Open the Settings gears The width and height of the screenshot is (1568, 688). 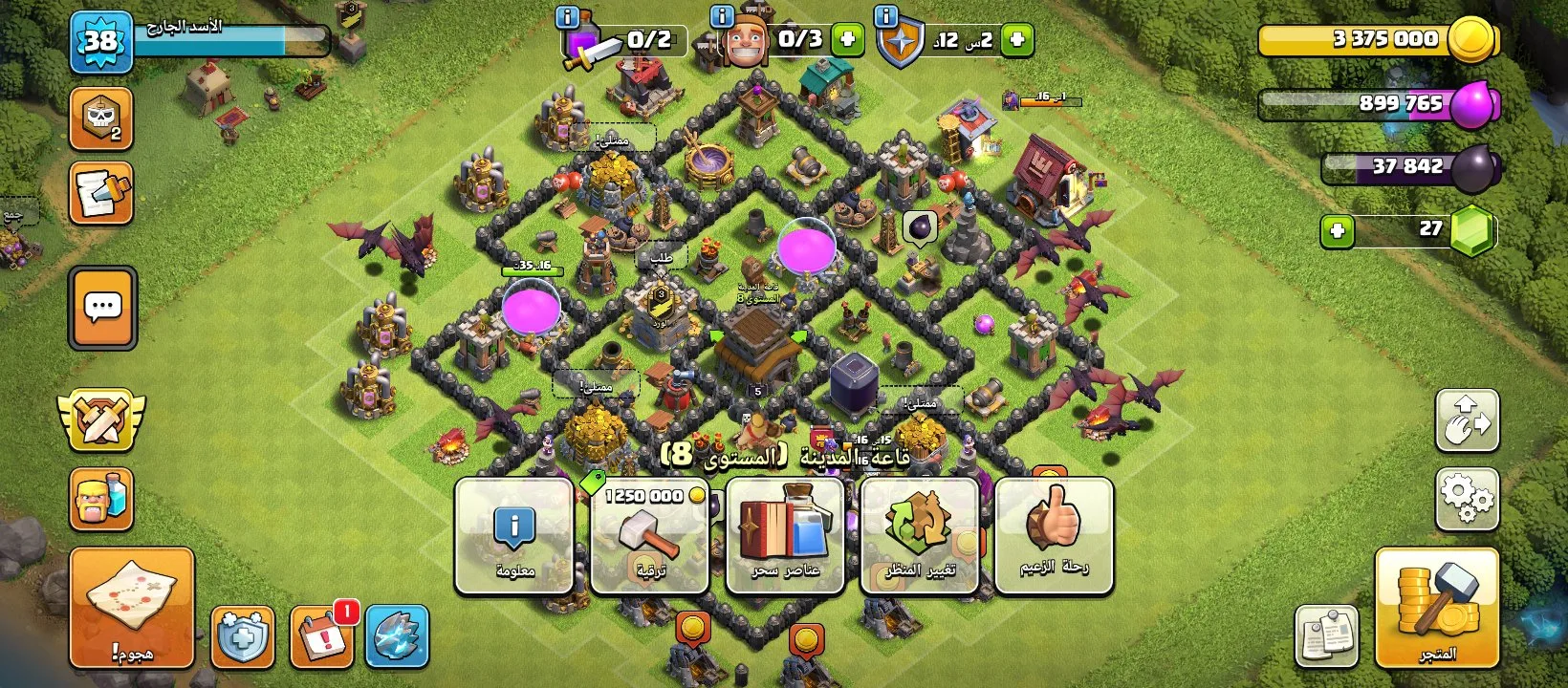(1467, 498)
